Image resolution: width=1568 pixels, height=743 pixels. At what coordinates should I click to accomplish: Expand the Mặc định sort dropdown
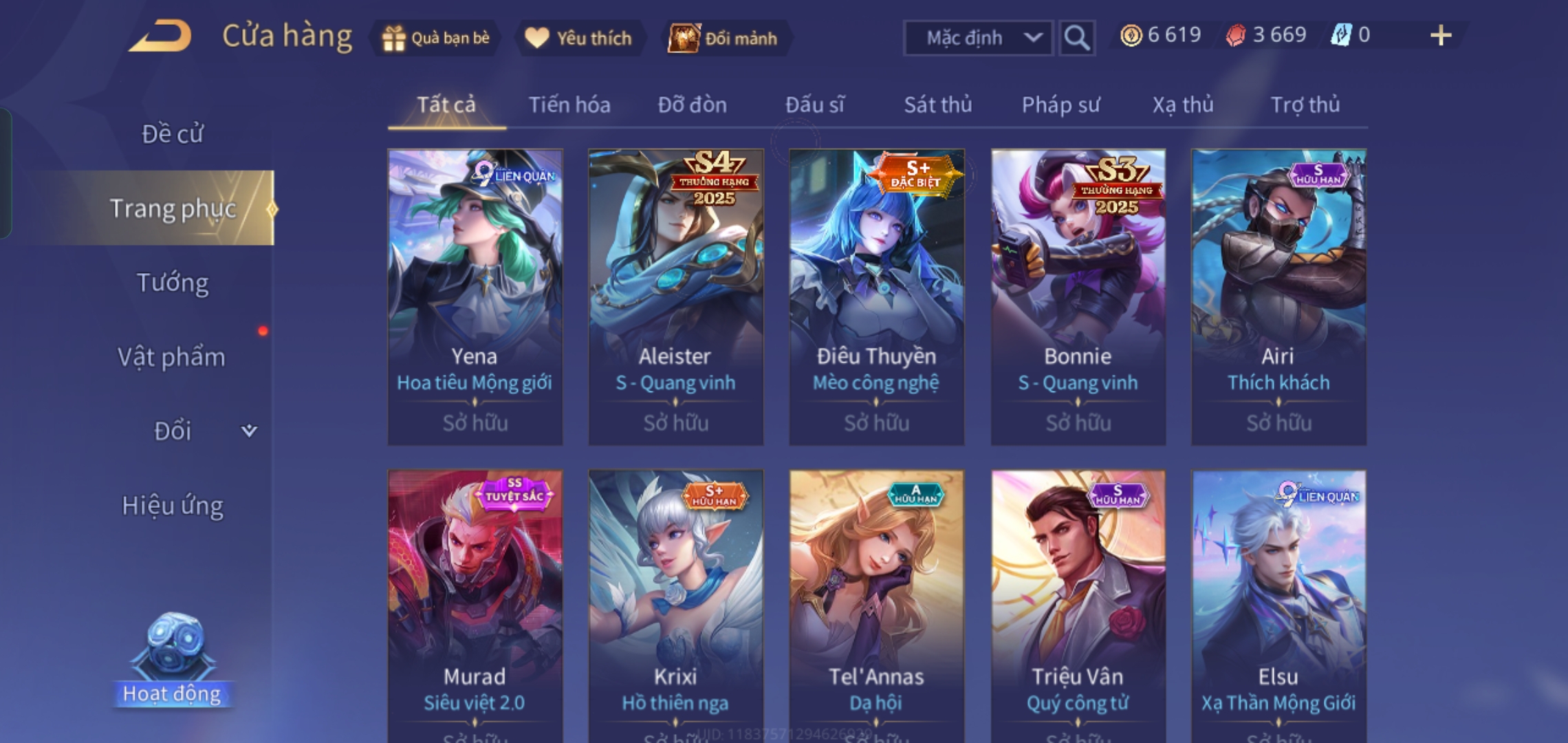click(x=977, y=38)
